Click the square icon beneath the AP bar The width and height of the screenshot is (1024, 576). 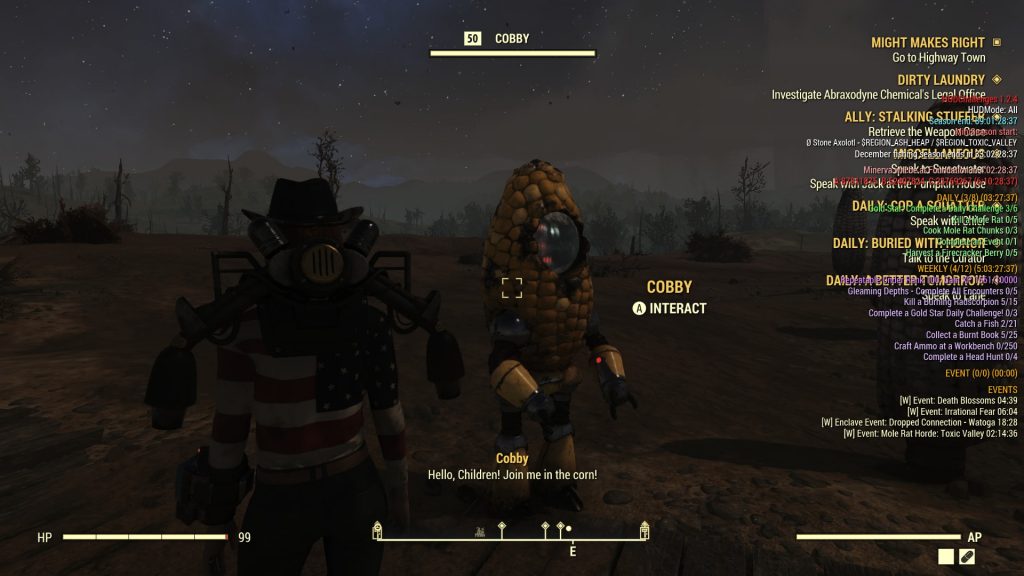(x=946, y=557)
